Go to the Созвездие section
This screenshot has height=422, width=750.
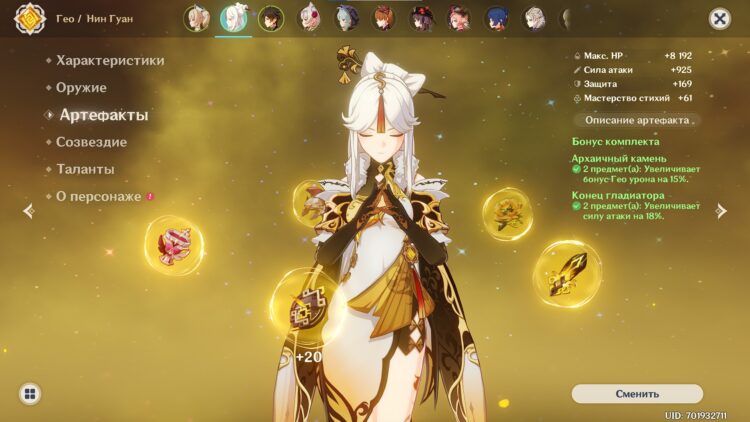pos(91,142)
